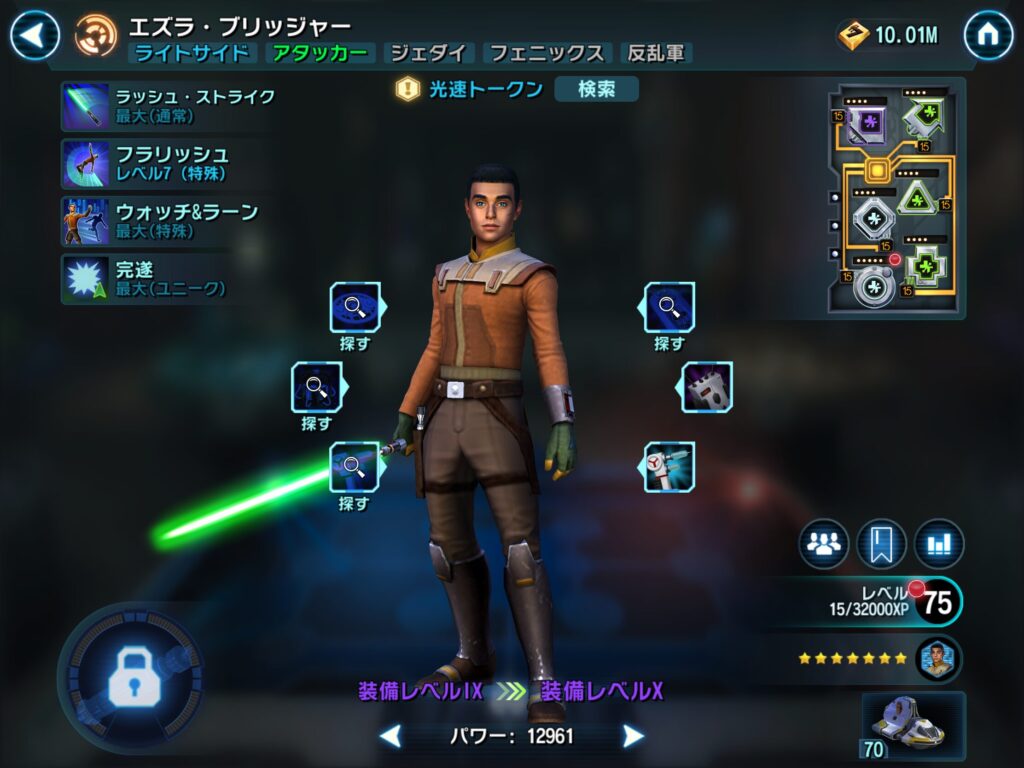Go back with the arrow button
Screen dimensions: 1024x768
coord(34,36)
